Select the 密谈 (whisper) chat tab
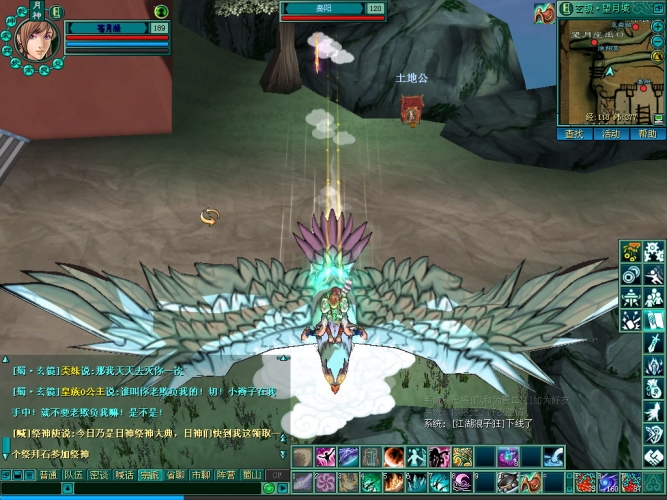The height and width of the screenshot is (500, 667). (99, 475)
